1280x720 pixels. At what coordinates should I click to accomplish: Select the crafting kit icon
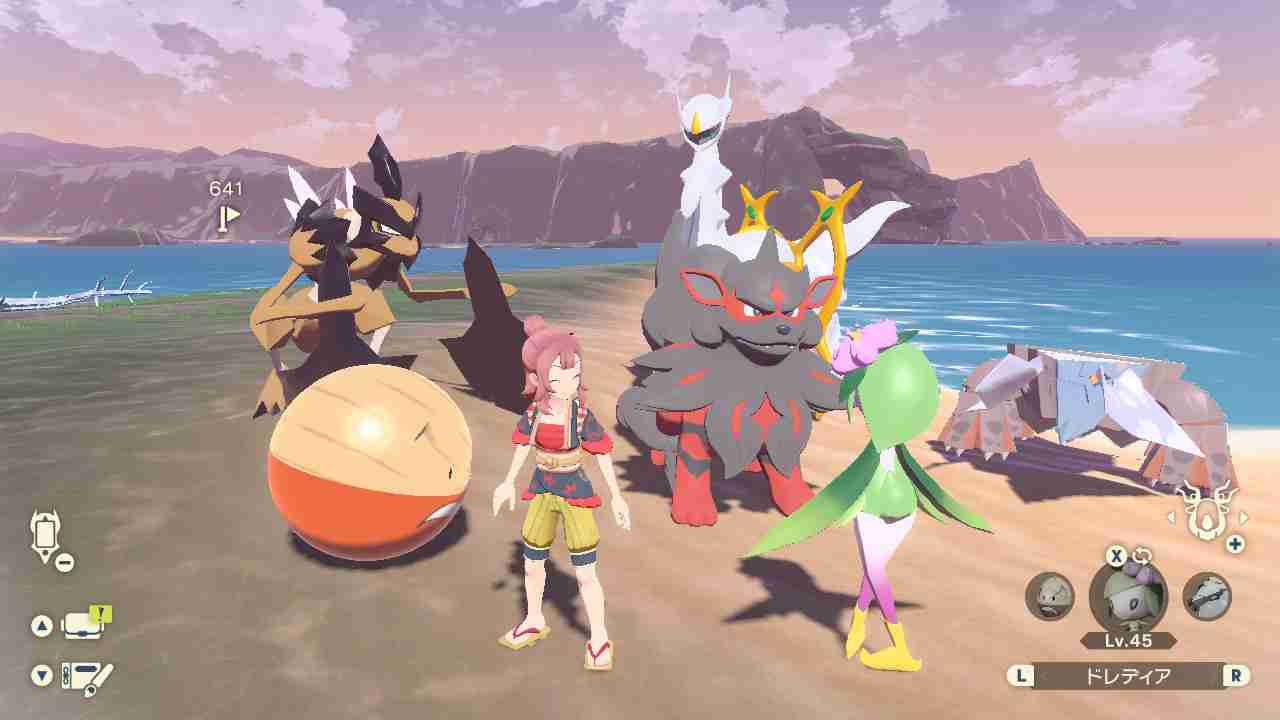tap(85, 675)
